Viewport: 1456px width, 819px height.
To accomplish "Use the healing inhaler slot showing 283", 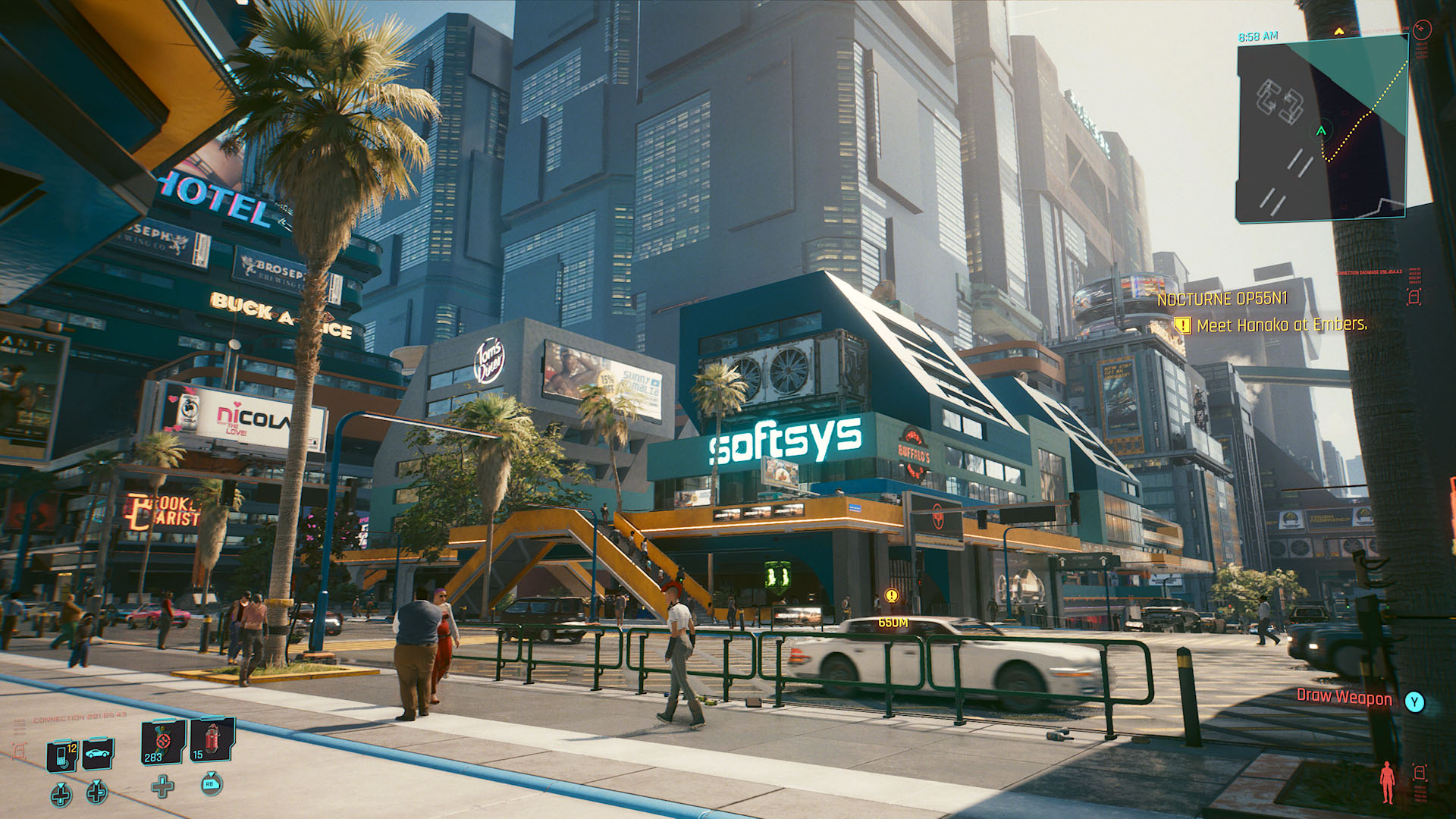I will pos(163,742).
